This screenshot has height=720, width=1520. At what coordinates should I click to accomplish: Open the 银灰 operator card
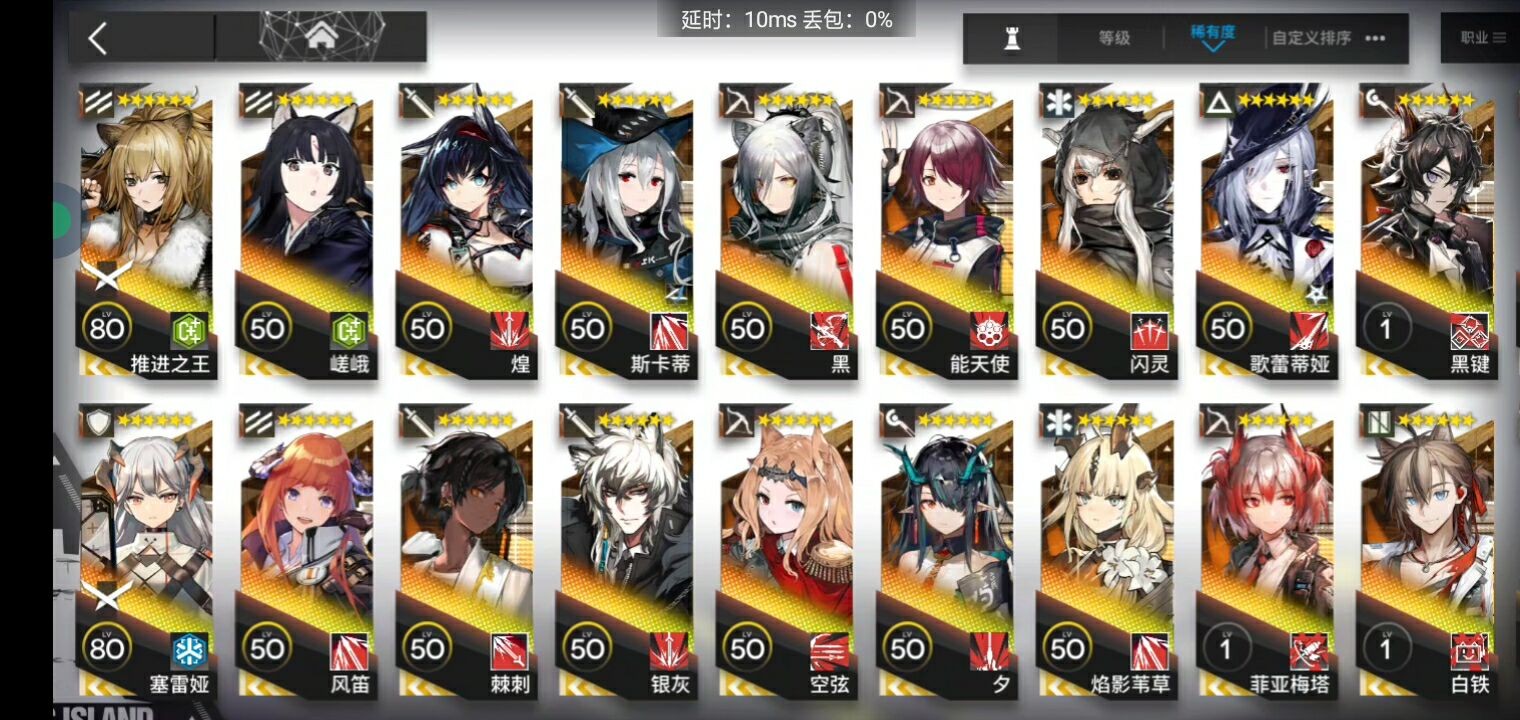(626, 550)
